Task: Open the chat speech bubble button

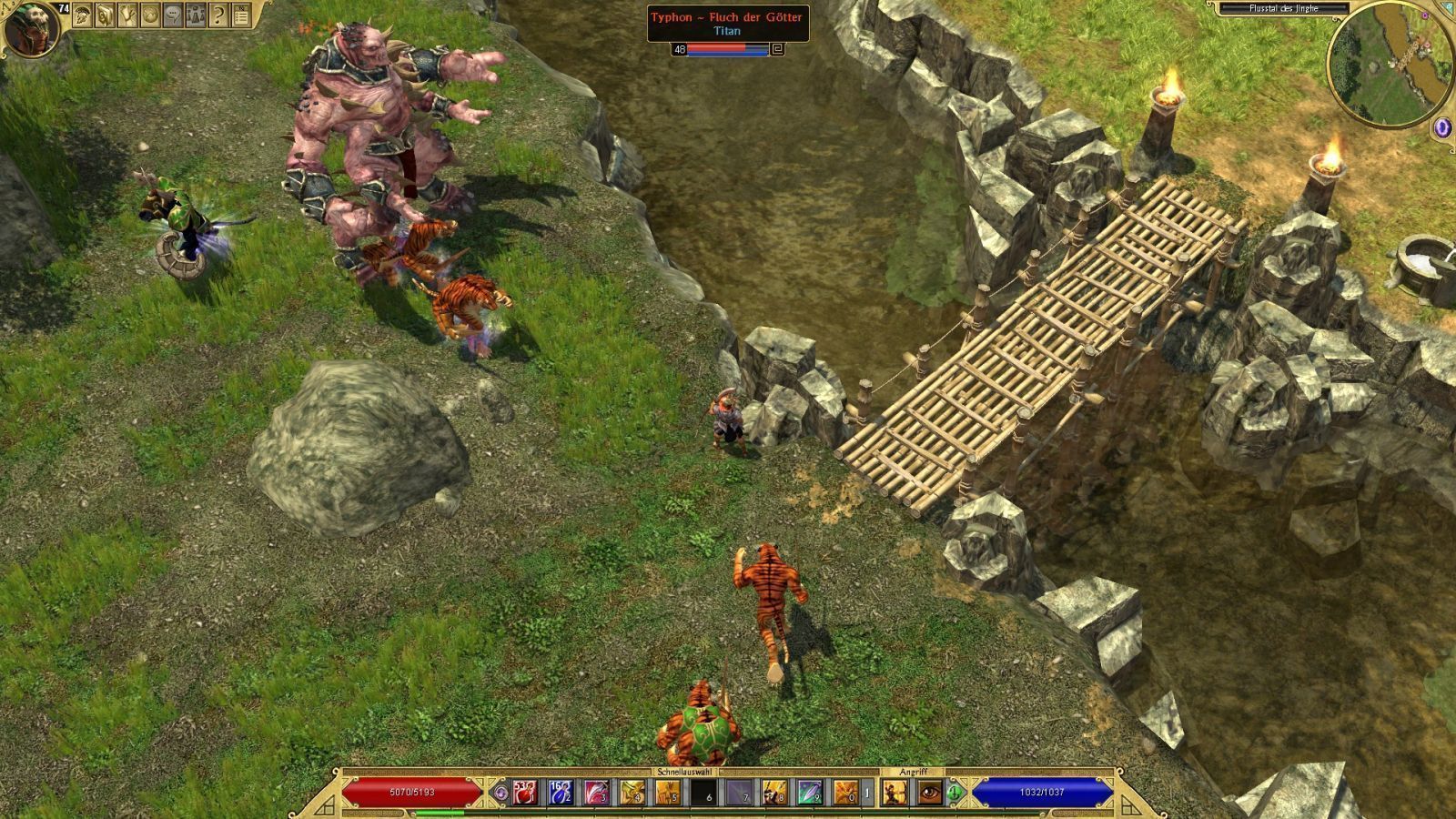Action: pyautogui.click(x=173, y=15)
